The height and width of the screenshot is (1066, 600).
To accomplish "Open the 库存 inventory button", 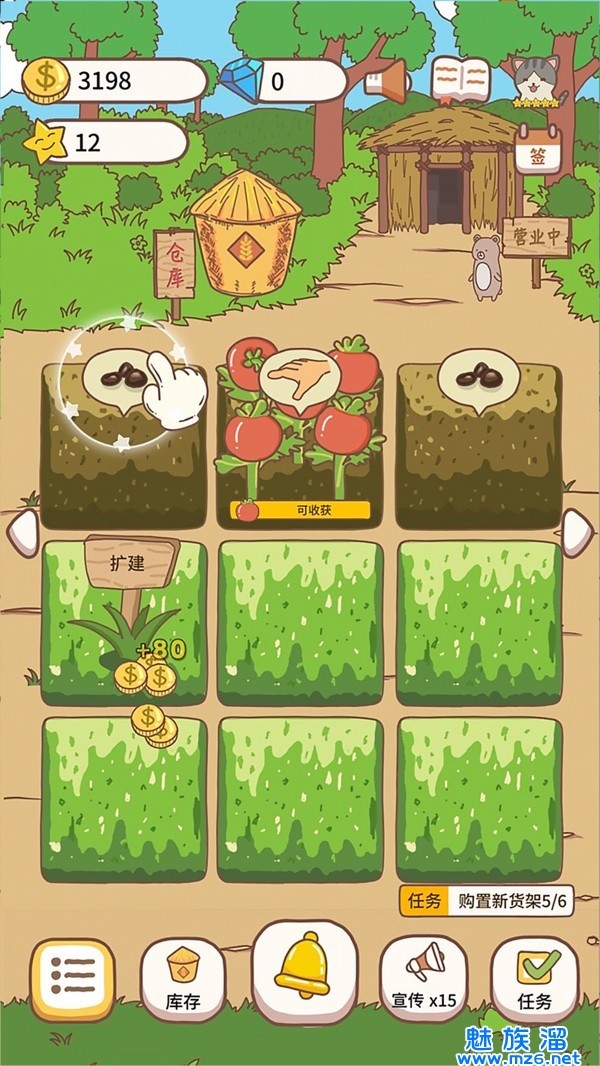I will click(183, 979).
